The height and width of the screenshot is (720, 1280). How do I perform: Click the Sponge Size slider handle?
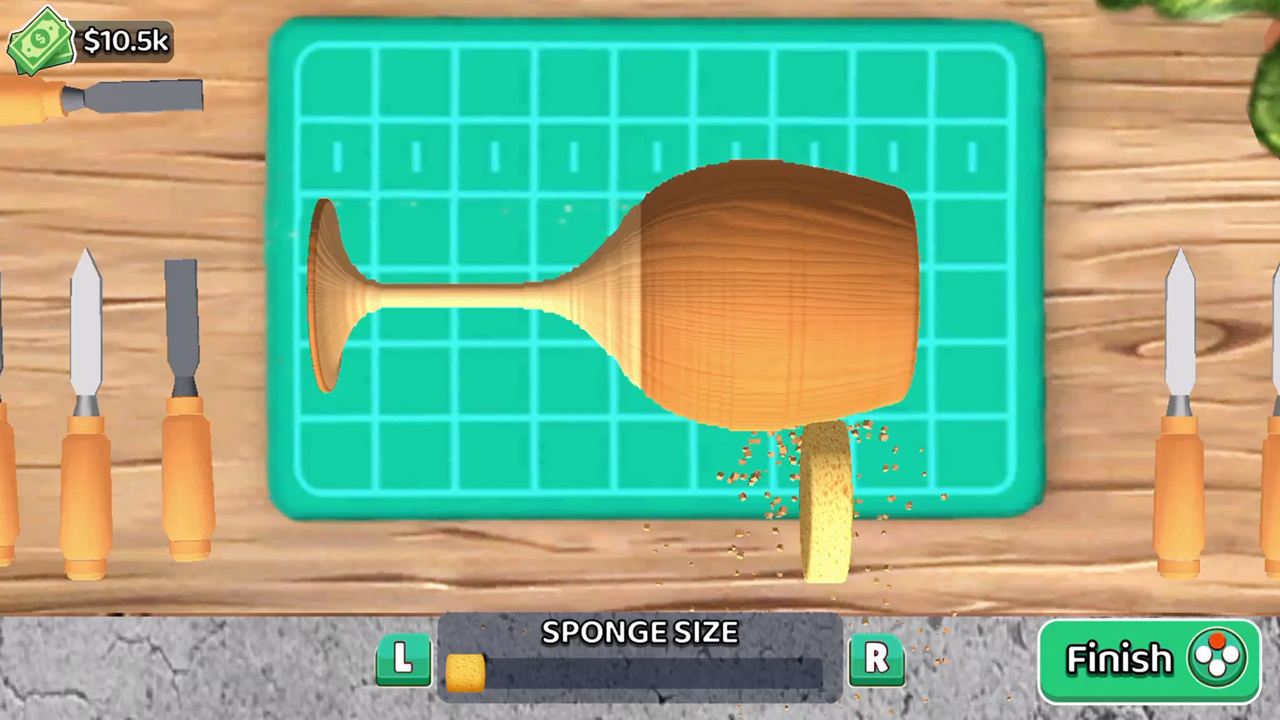[468, 672]
